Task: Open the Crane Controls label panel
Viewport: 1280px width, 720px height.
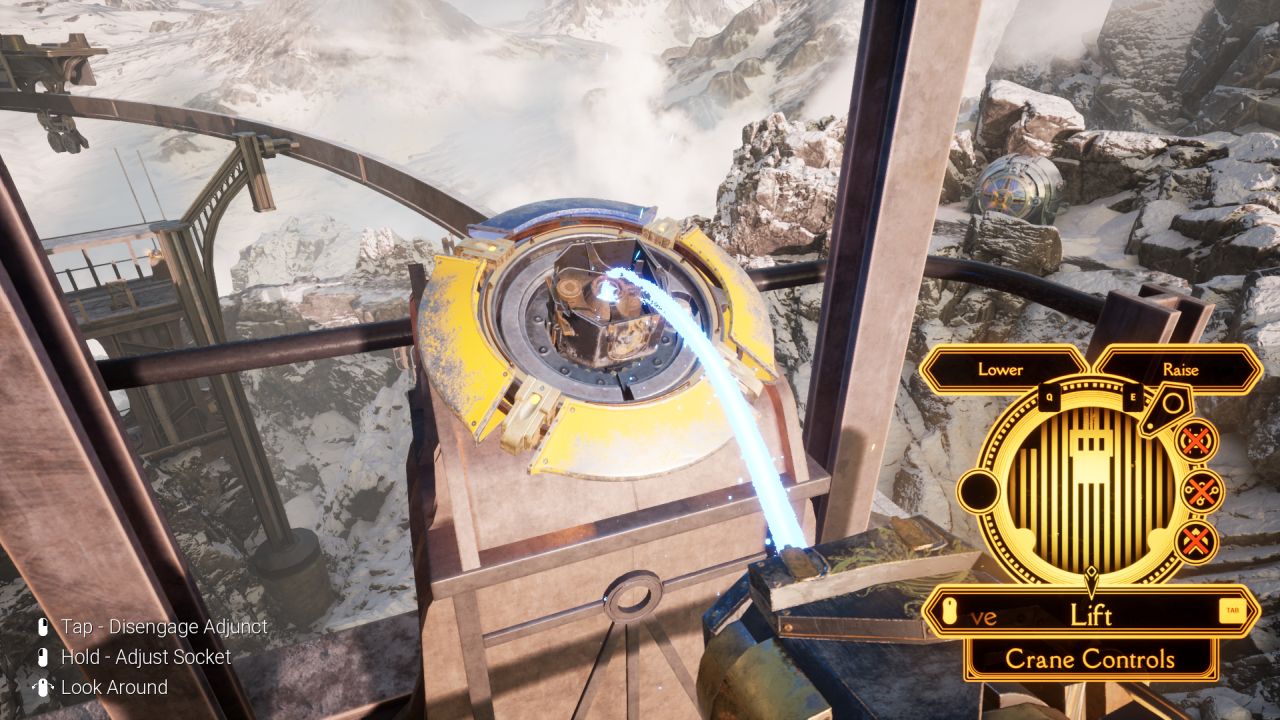Action: tap(1090, 659)
